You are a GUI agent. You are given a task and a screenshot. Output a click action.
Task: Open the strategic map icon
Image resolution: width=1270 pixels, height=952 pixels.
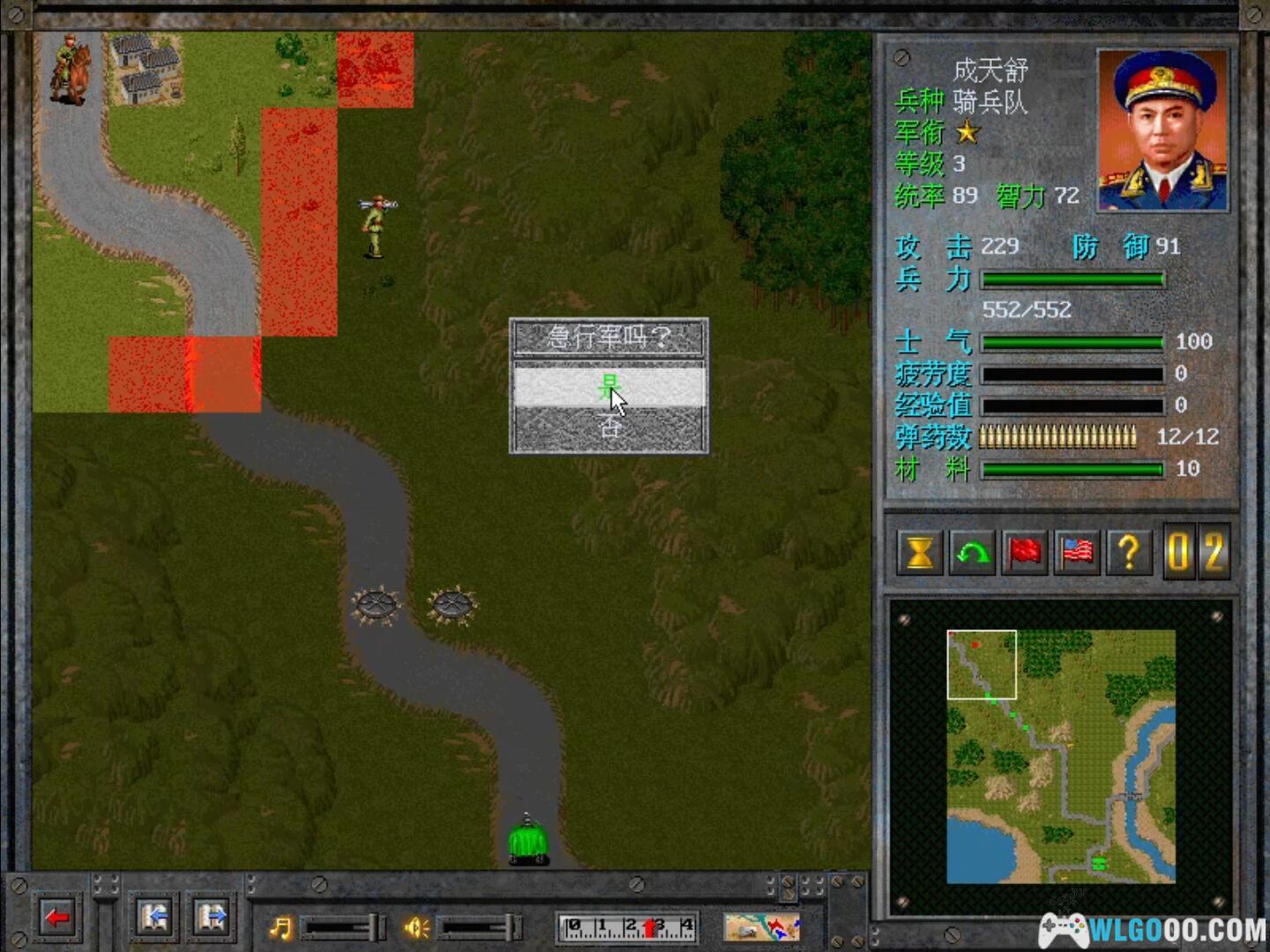762,927
